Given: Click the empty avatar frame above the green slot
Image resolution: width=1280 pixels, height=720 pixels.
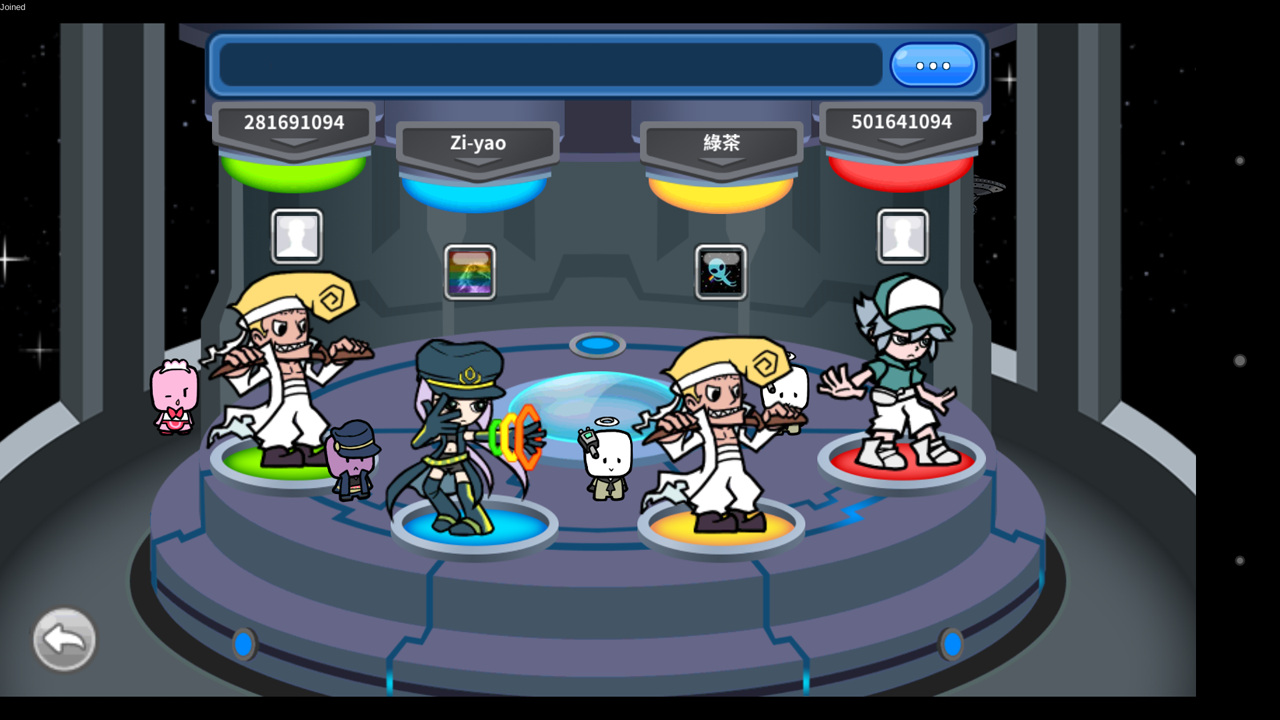Looking at the screenshot, I should tap(296, 236).
